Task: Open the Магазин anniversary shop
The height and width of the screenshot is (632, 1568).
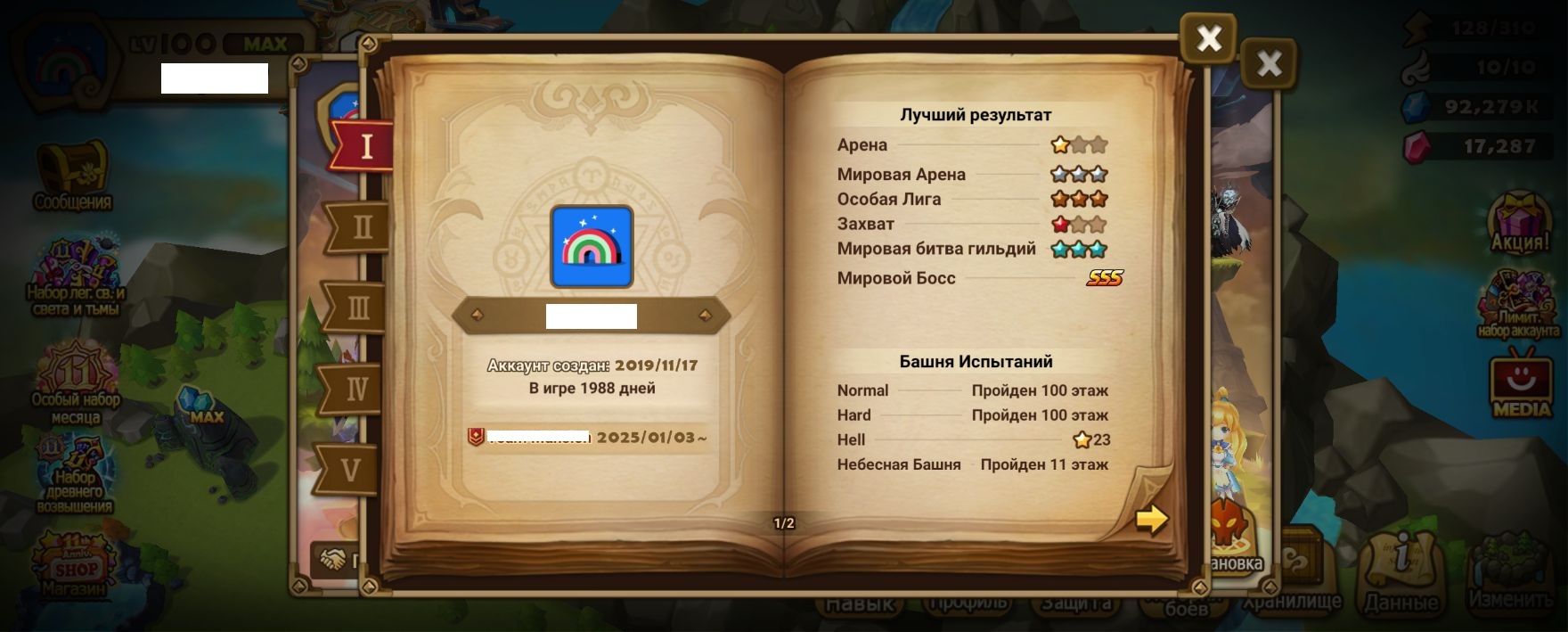Action: point(75,564)
